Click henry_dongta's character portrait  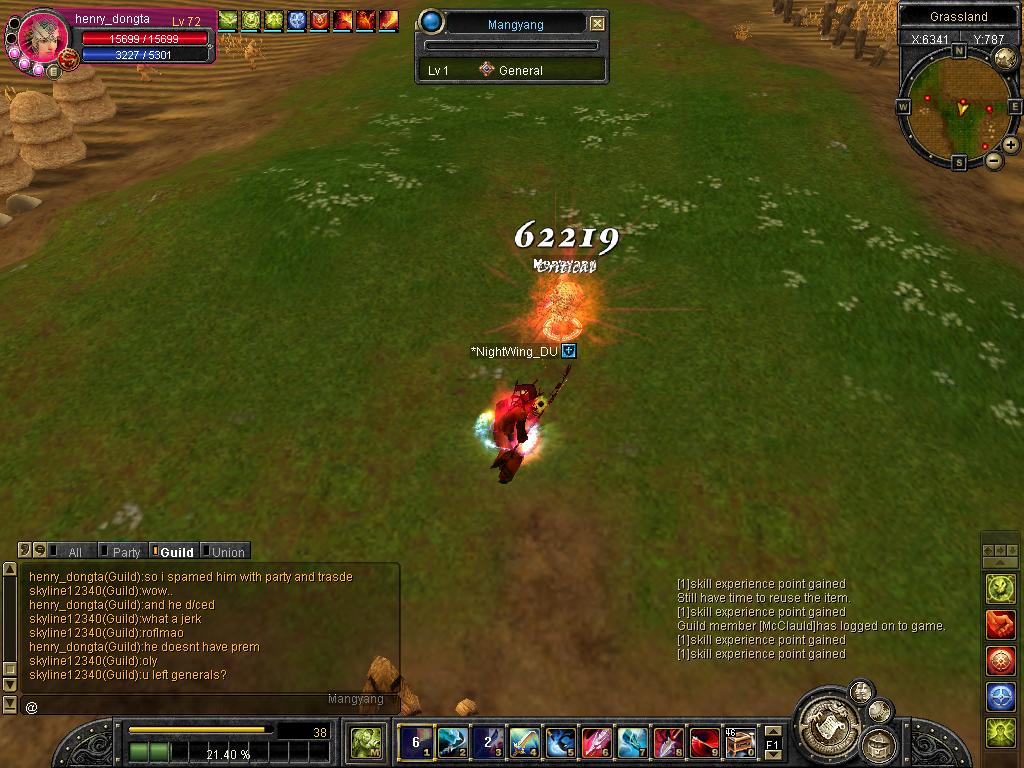coord(44,38)
